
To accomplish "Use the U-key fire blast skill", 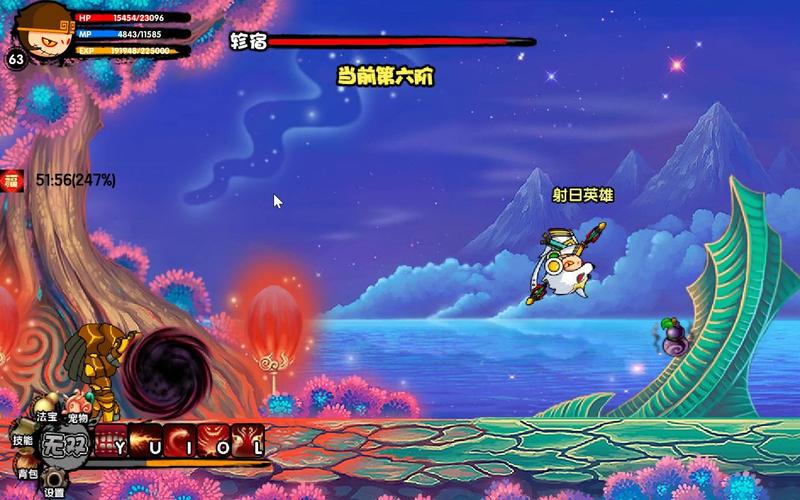I will pyautogui.click(x=146, y=440).
